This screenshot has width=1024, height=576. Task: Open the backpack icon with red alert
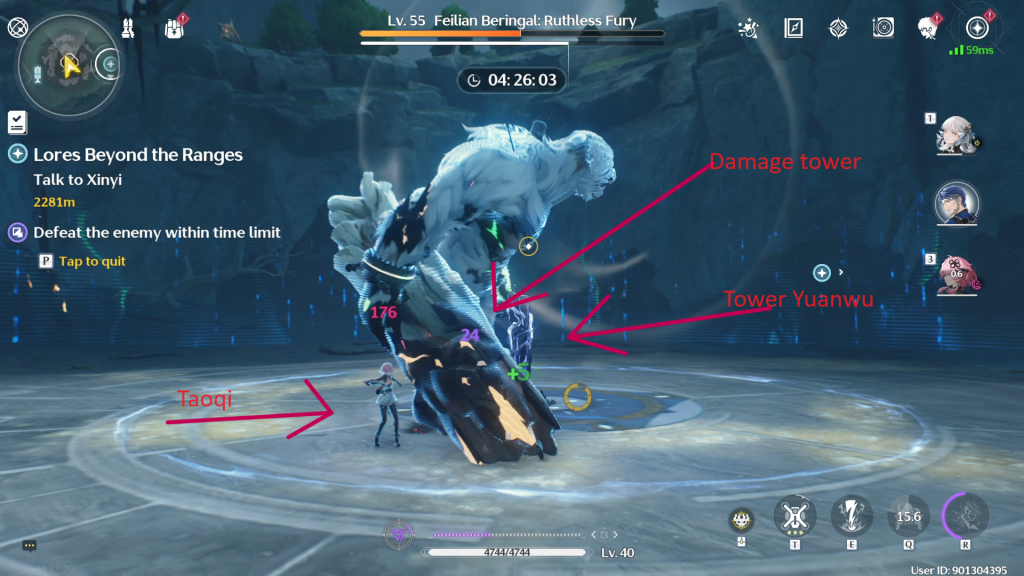[x=174, y=27]
